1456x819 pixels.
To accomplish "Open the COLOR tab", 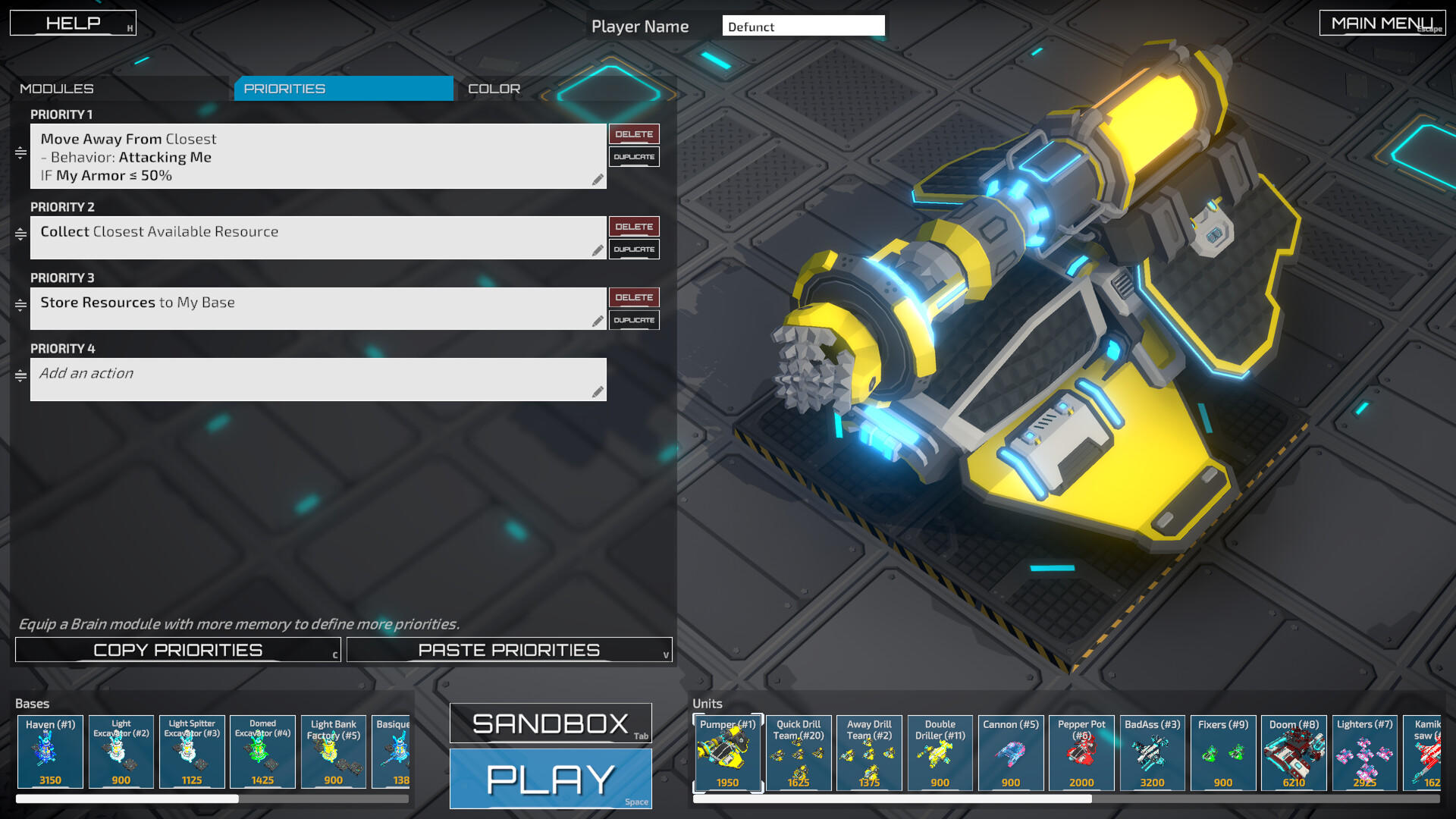I will (x=493, y=88).
